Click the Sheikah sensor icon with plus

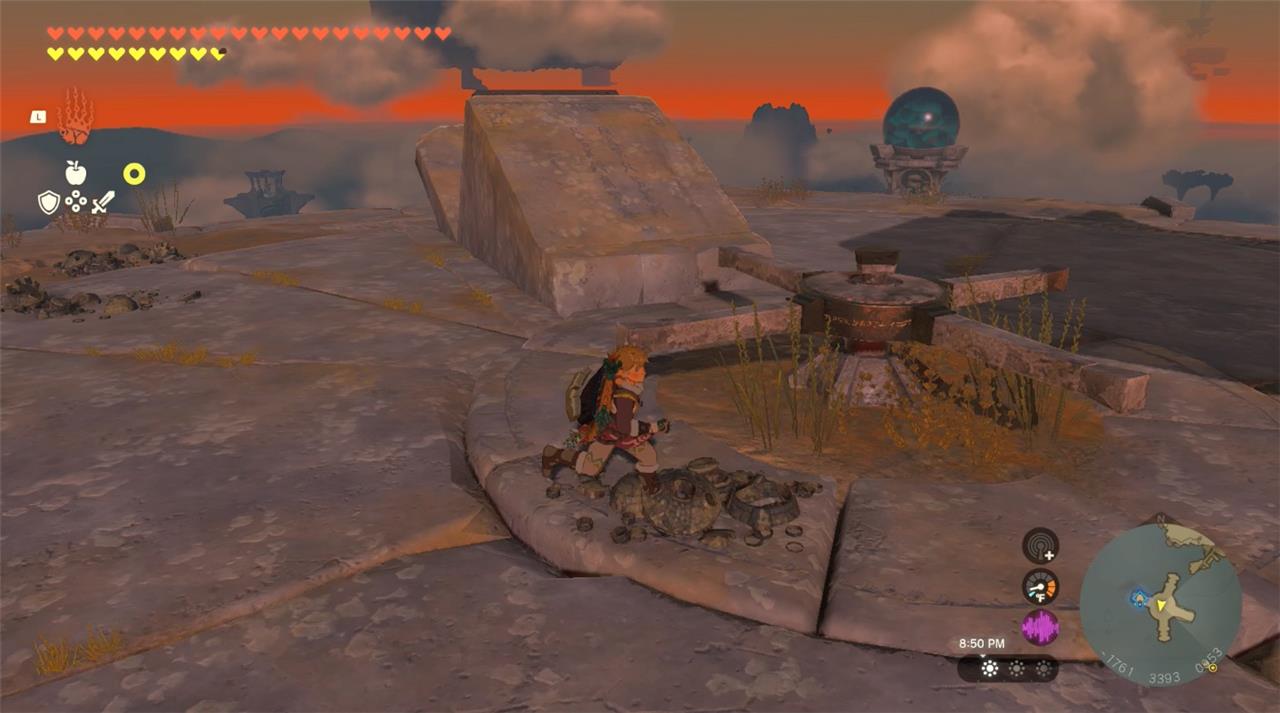point(1040,545)
